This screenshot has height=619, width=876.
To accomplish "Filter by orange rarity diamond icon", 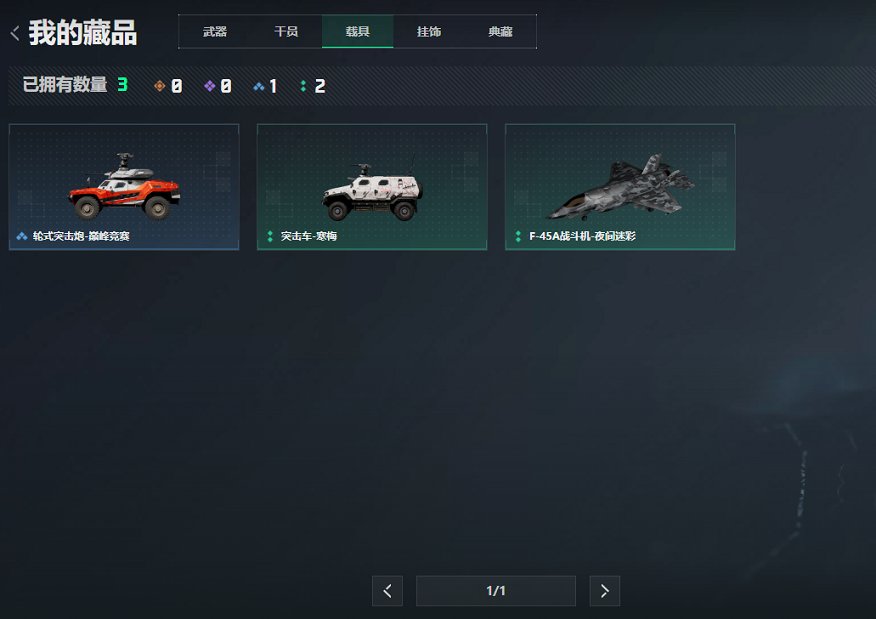I will click(159, 86).
